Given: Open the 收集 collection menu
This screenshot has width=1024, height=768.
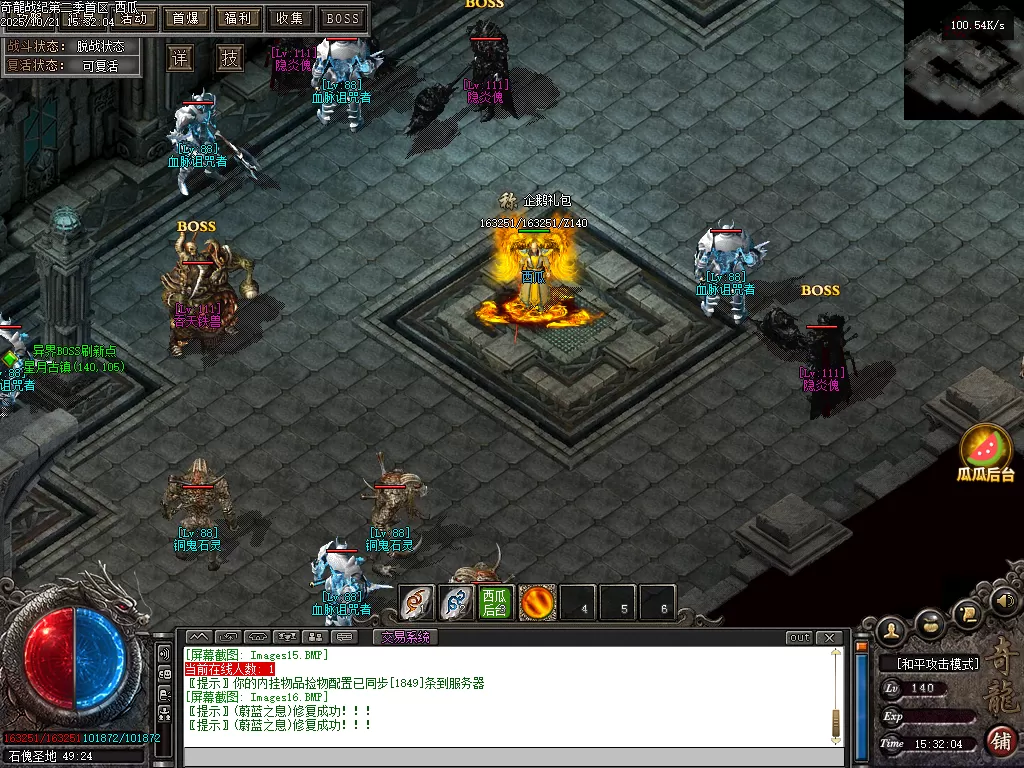Looking at the screenshot, I should click(290, 18).
